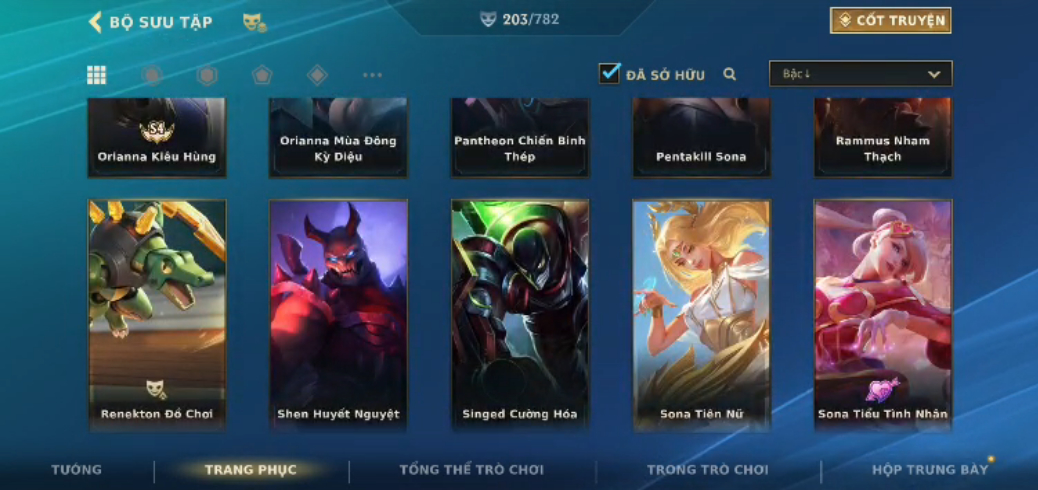Pick the Sona Tiên Nữ skin card
Viewport: 1038px width, 490px height.
point(701,315)
